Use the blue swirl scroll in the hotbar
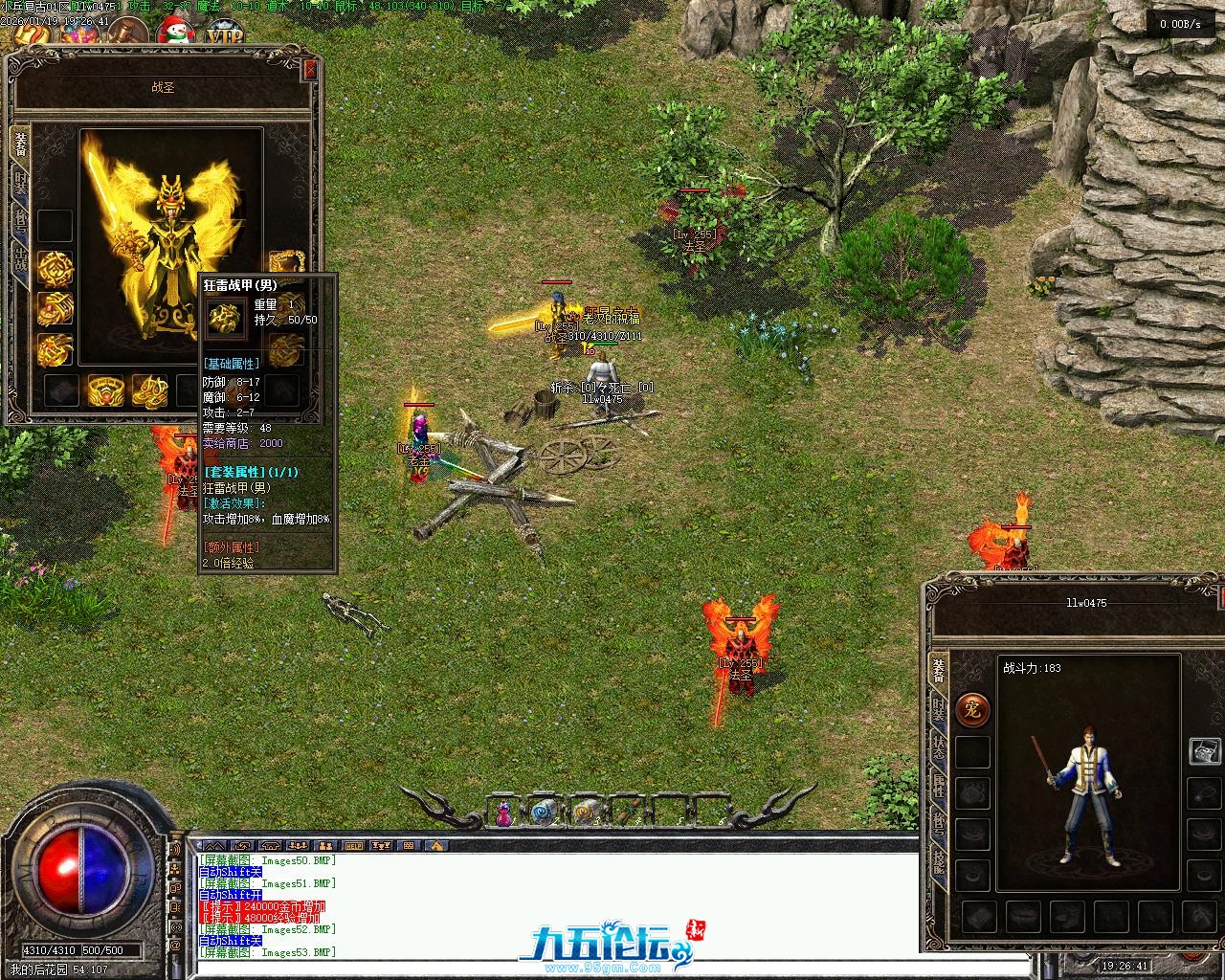The image size is (1225, 980). [x=544, y=813]
